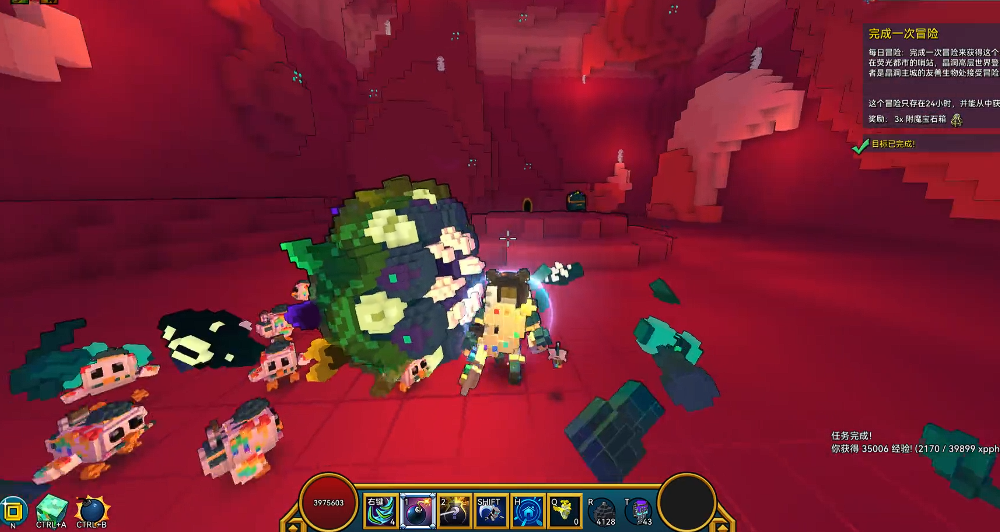Select the green swirl right-click attack slot

click(380, 510)
